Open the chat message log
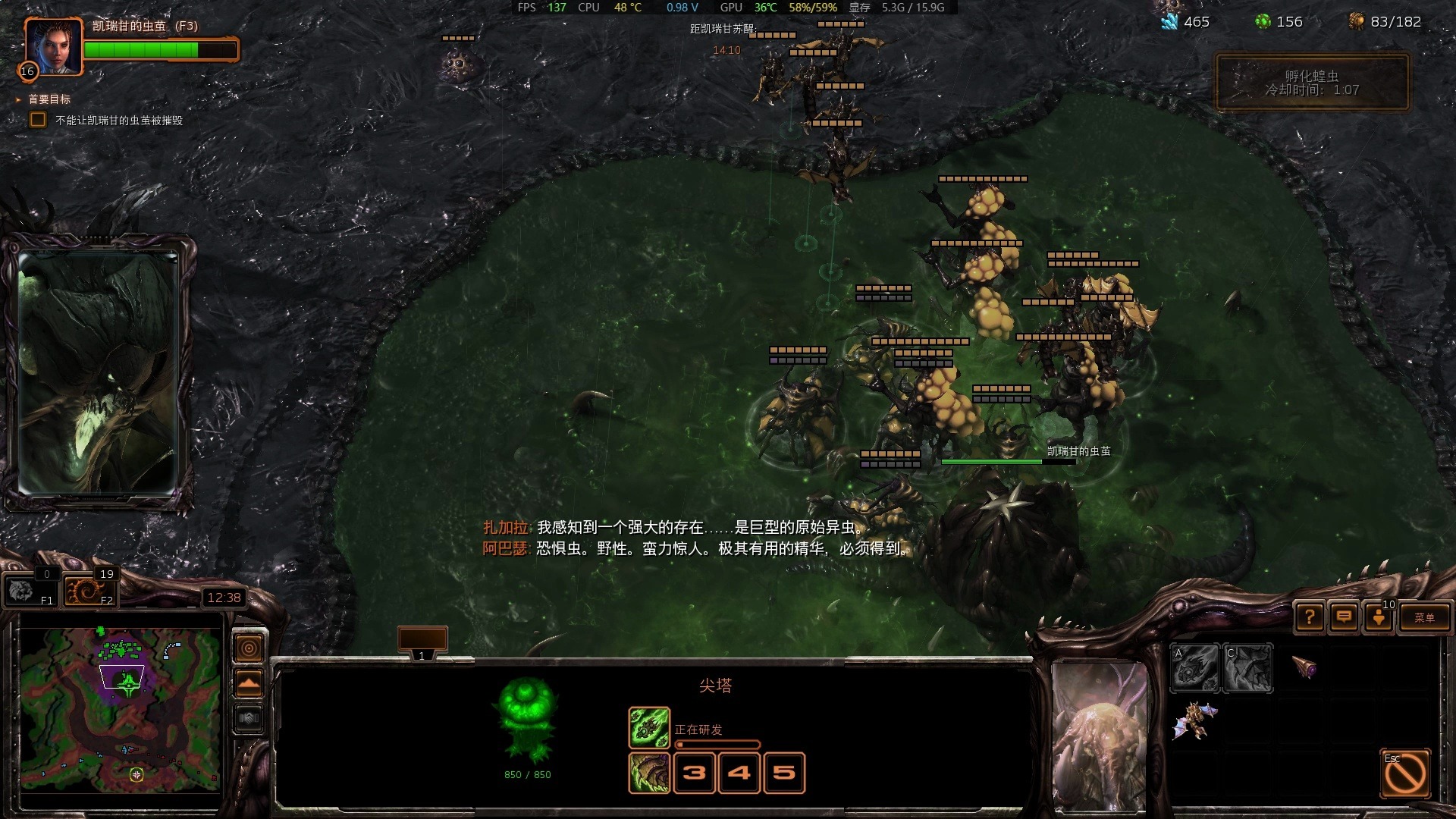 [x=1344, y=617]
